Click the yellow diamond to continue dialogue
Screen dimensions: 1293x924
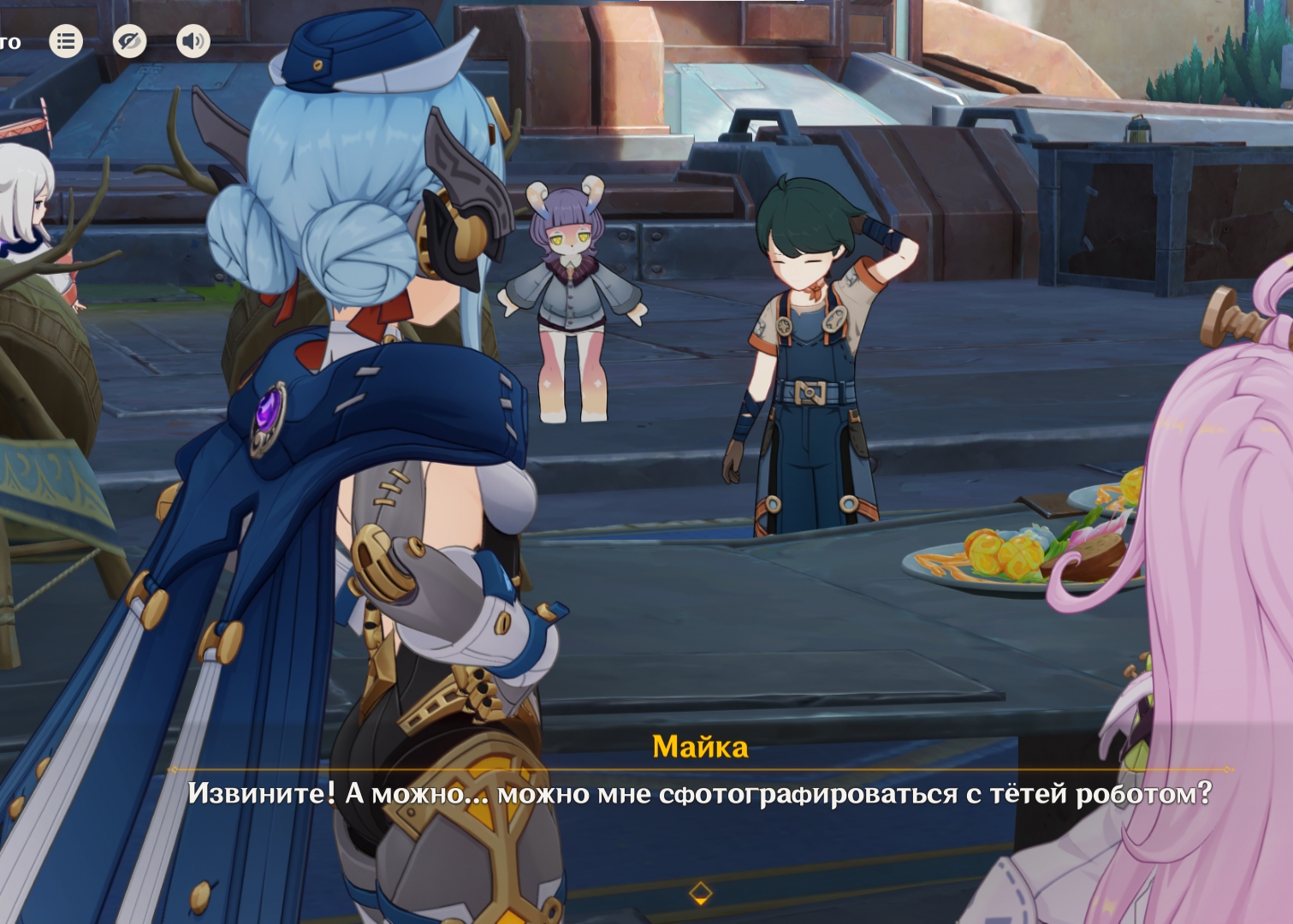[700, 892]
